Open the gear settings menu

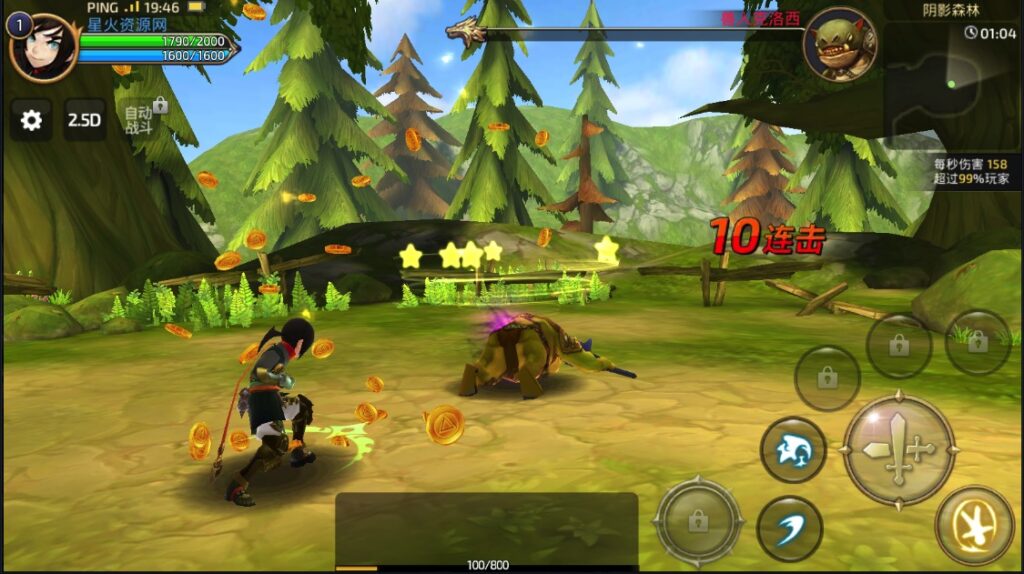[31, 120]
